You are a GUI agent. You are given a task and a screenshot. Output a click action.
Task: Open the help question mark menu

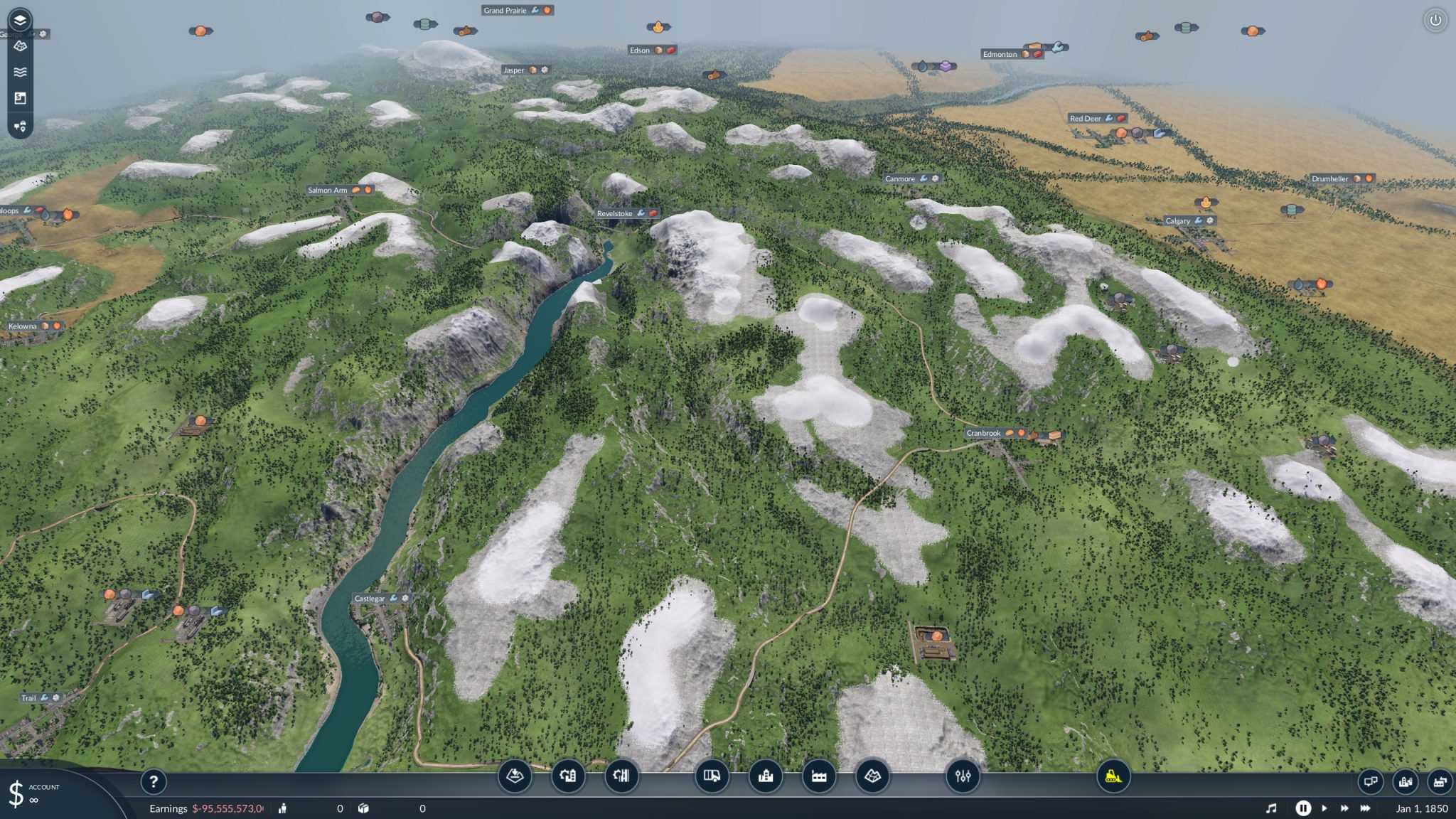tap(154, 782)
